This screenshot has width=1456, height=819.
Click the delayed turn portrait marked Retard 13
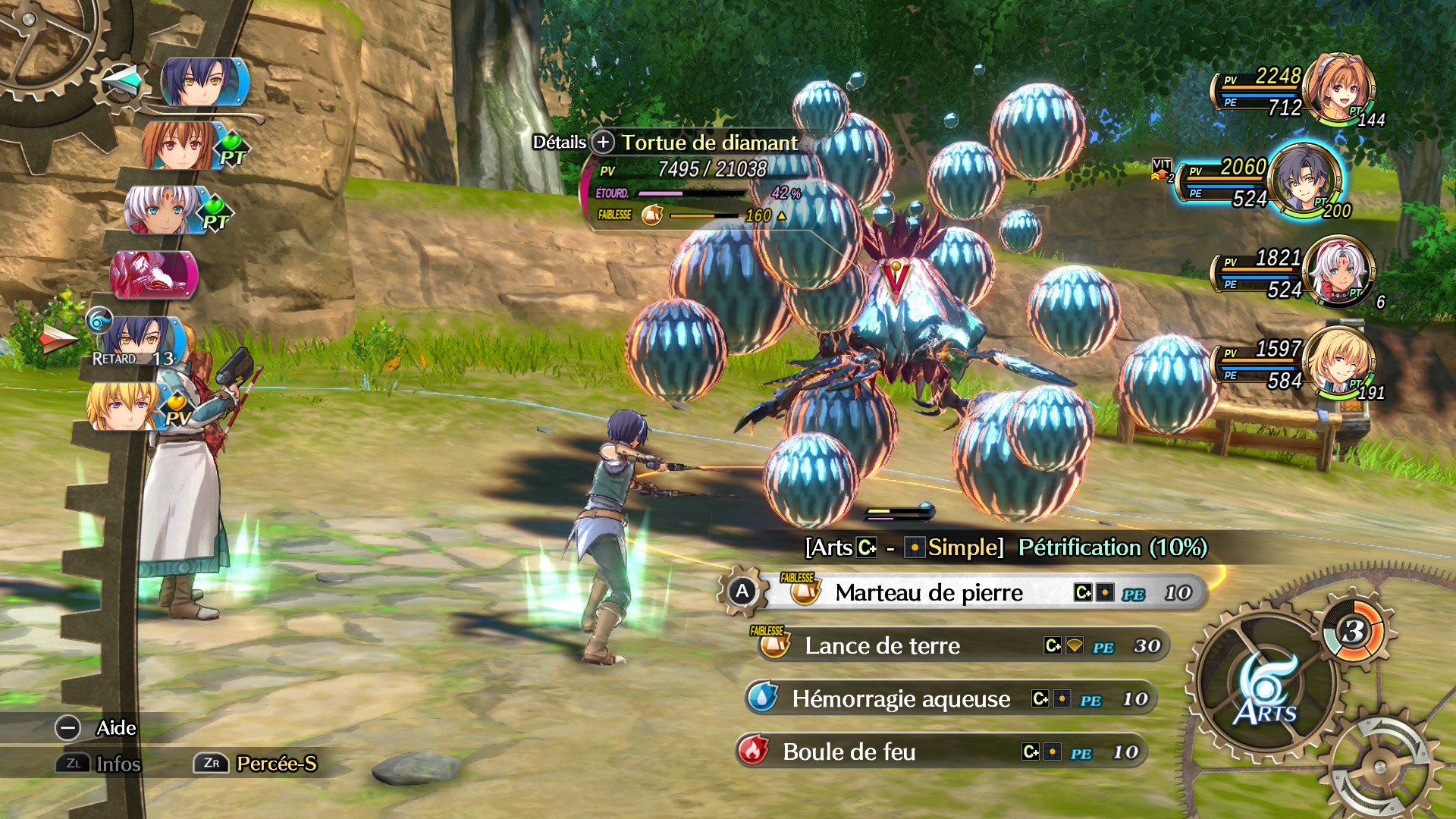tap(139, 340)
